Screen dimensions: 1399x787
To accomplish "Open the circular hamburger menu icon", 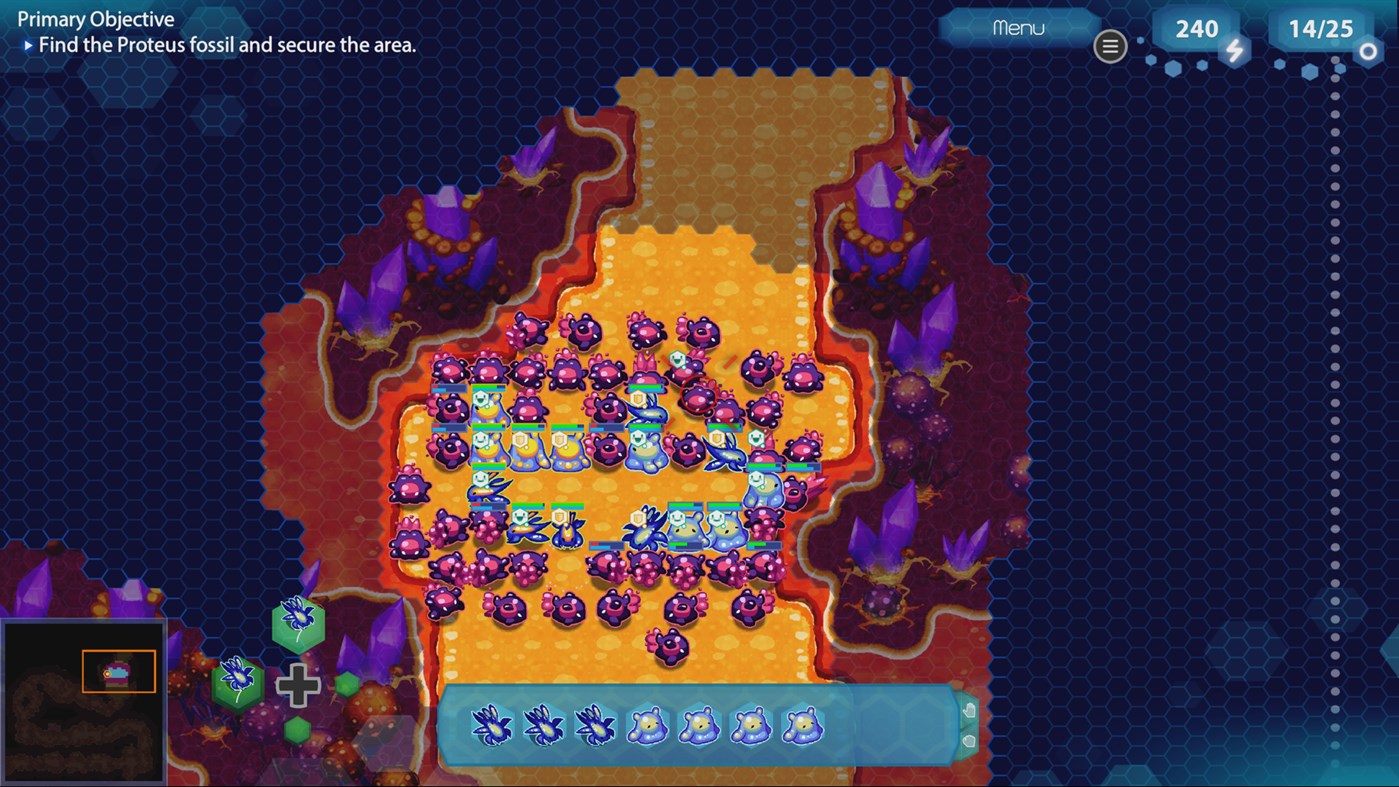I will pyautogui.click(x=1110, y=46).
